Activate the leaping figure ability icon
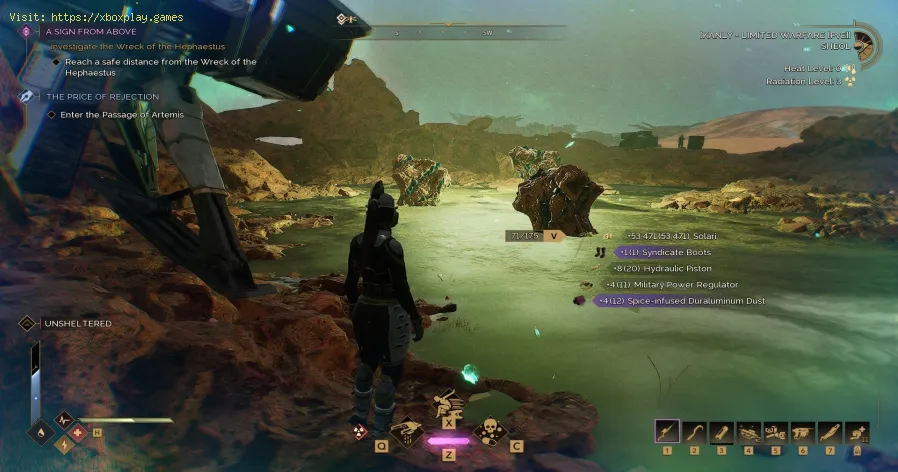The image size is (898, 472). coord(448,406)
